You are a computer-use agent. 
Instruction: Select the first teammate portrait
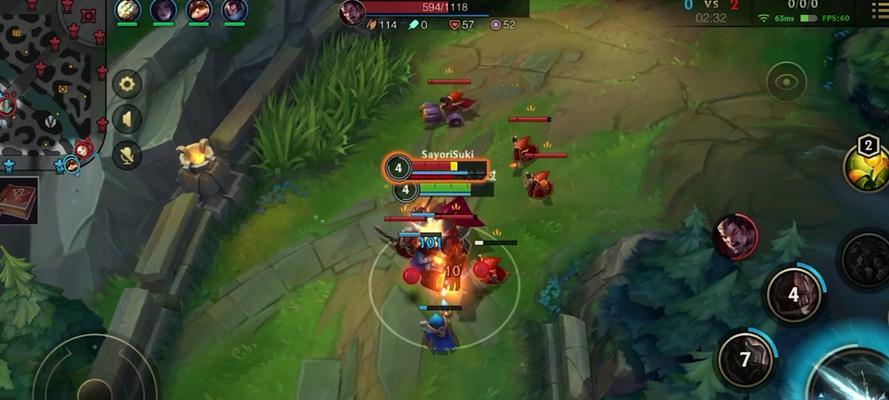[x=127, y=11]
